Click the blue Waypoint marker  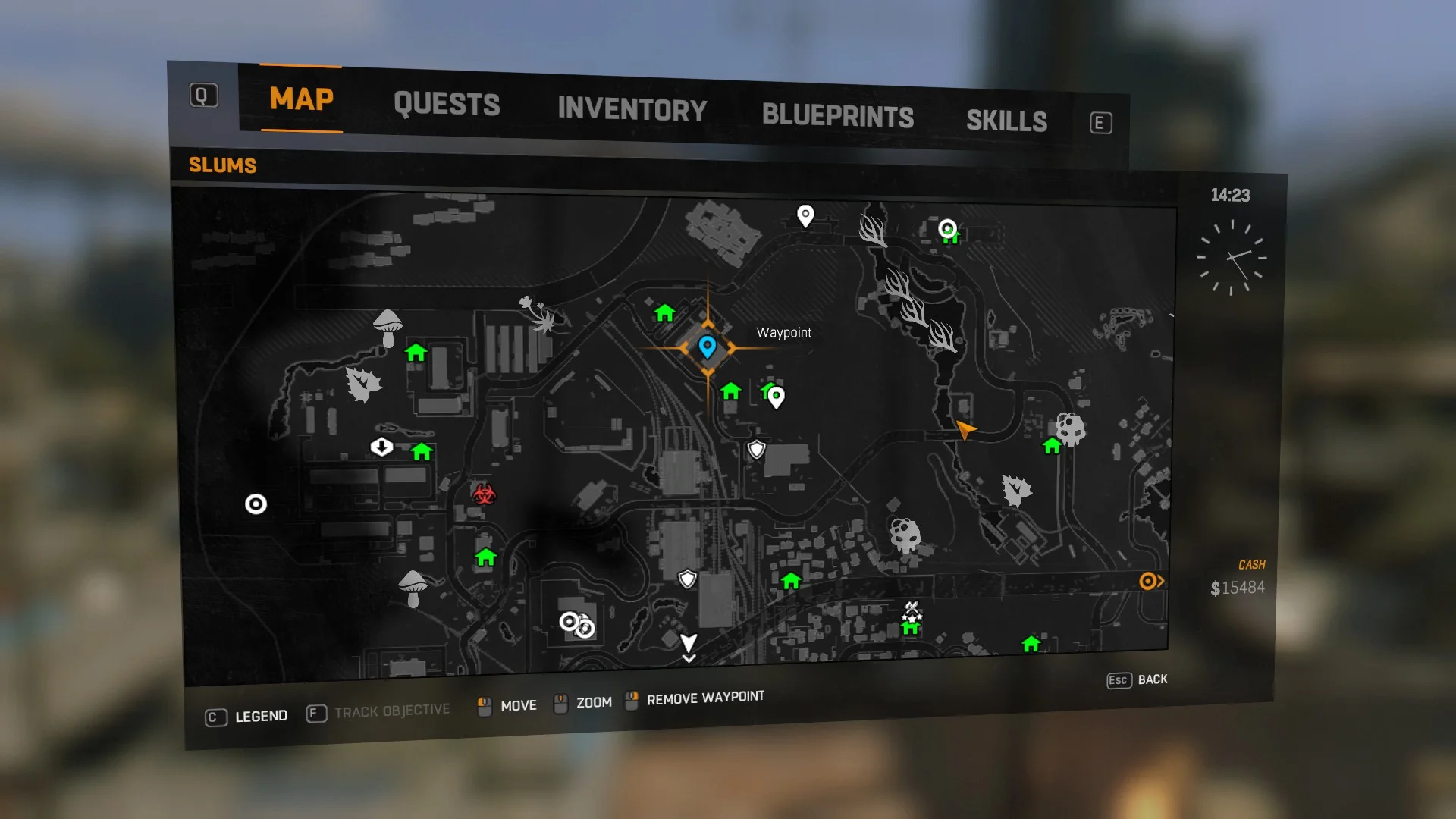[708, 347]
